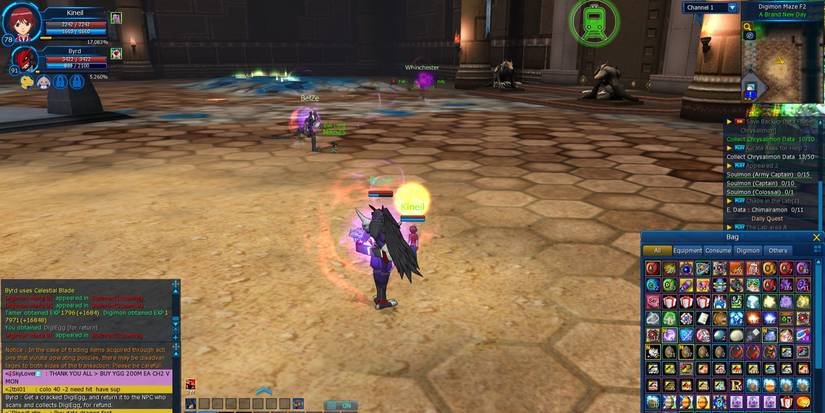Show the Others tab in Bag
This screenshot has width=825, height=413.
[x=778, y=250]
